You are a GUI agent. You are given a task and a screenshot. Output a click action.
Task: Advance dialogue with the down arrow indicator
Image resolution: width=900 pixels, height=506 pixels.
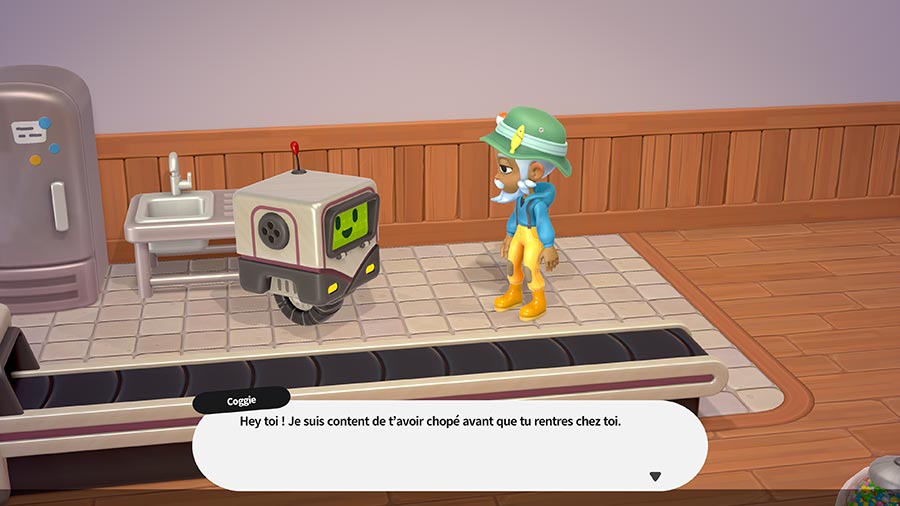(655, 476)
